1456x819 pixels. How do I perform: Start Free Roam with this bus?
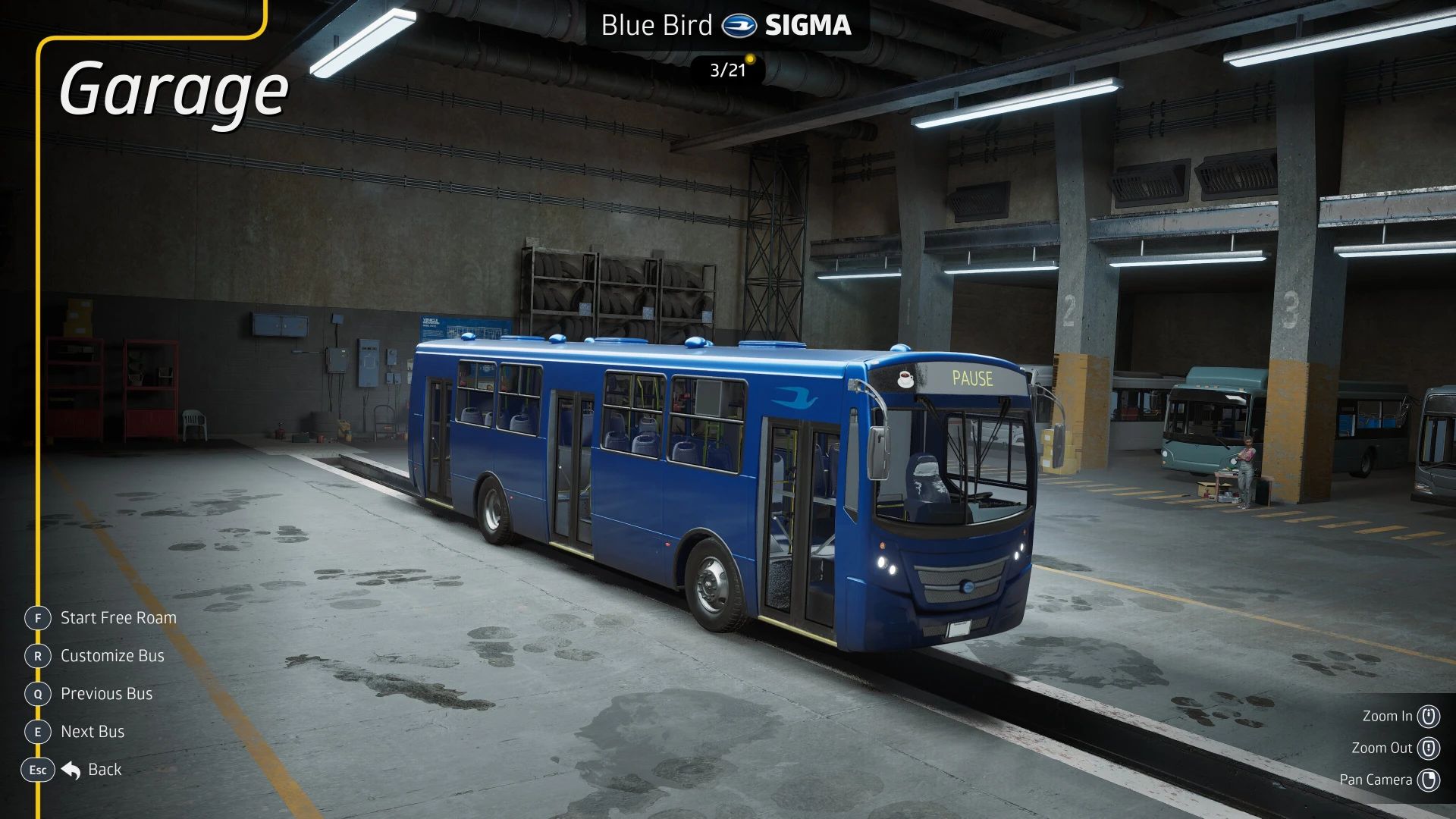click(x=118, y=618)
